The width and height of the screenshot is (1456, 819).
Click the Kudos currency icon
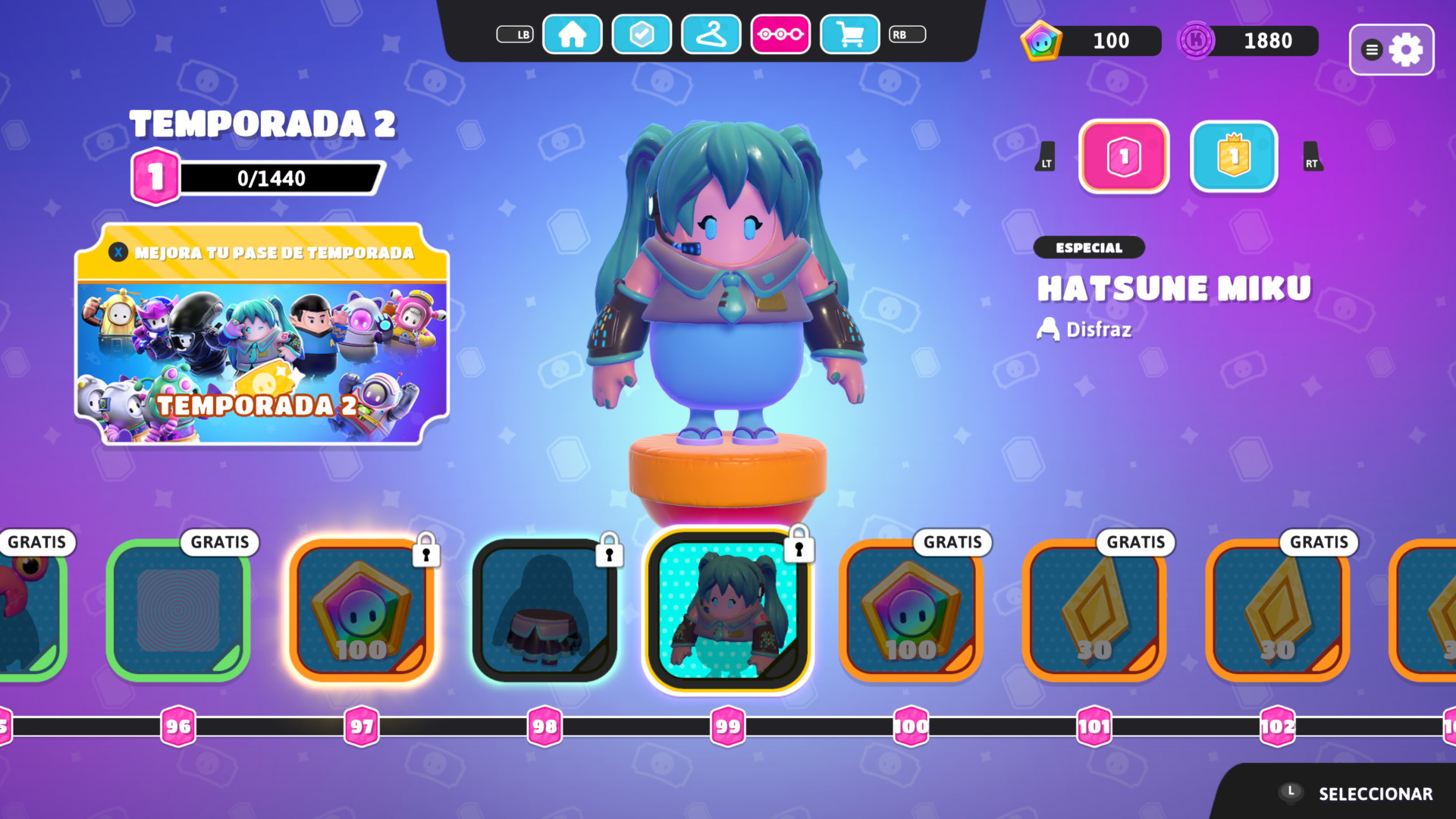click(x=1196, y=41)
